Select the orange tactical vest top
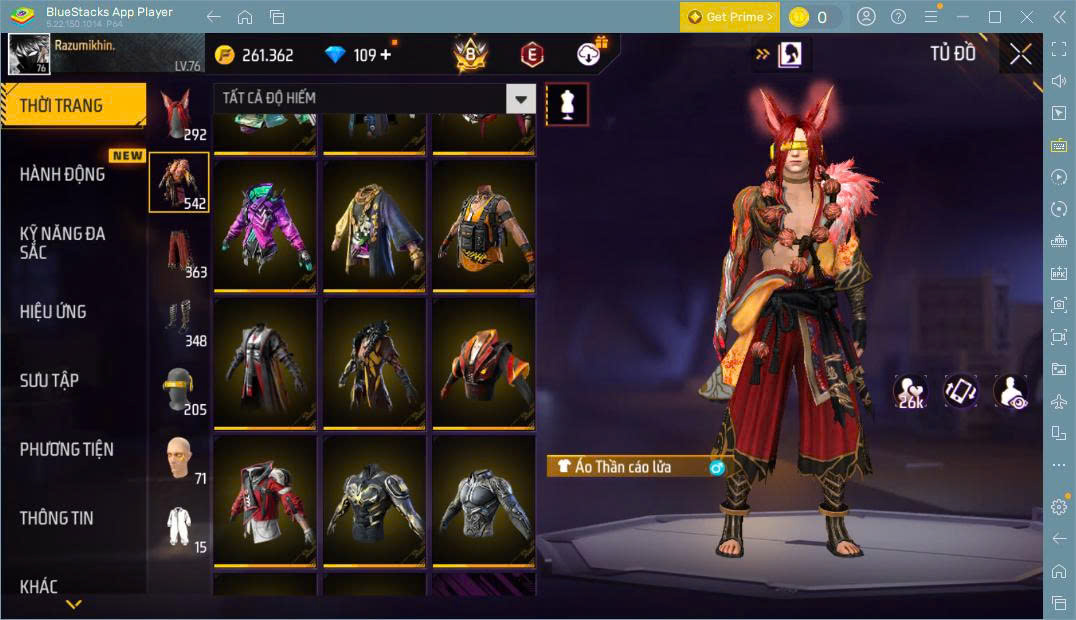Screen dimensions: 1076x620 point(484,226)
